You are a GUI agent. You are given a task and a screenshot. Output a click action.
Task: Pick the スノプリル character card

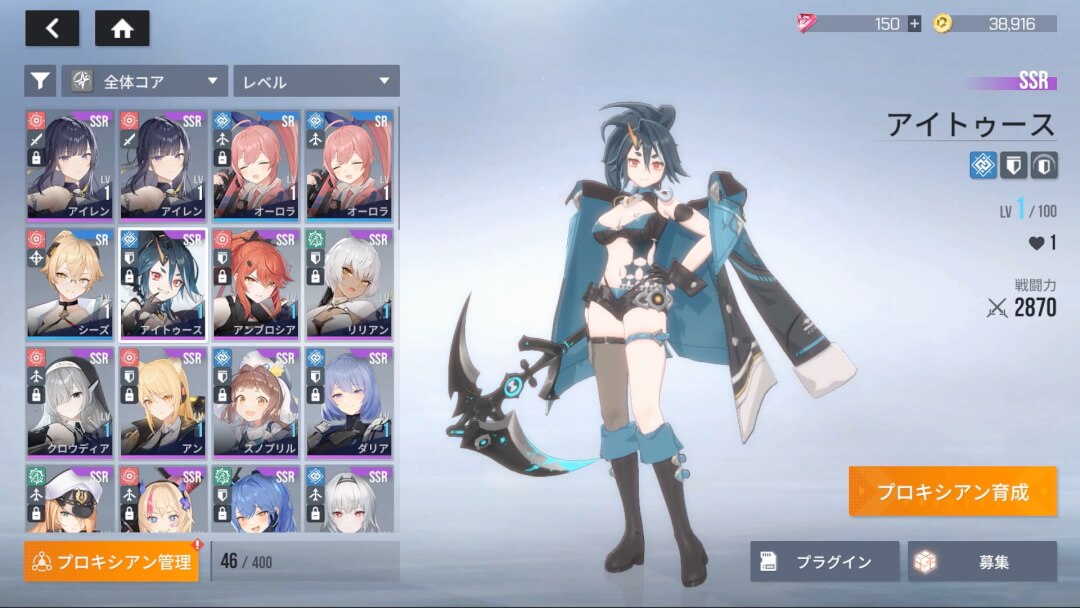point(256,402)
